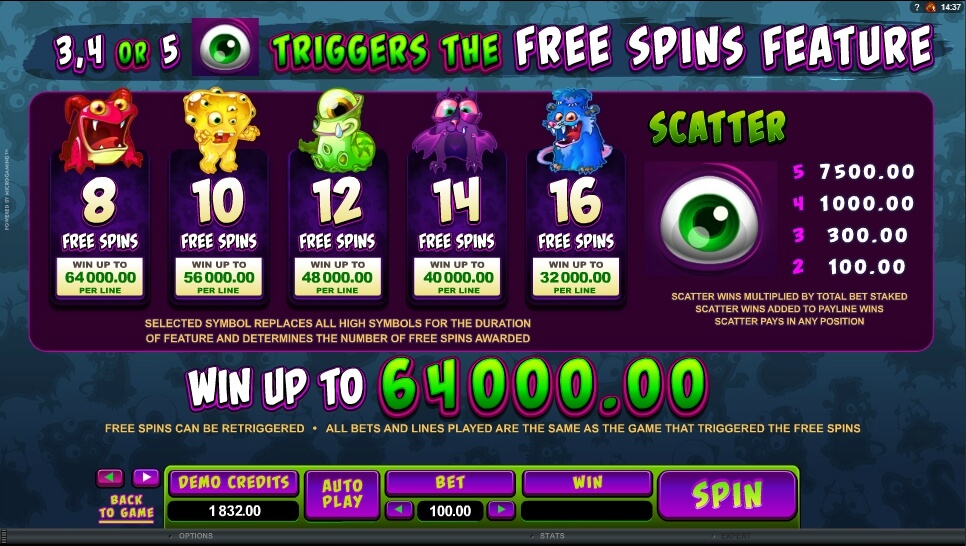Viewport: 966px width, 546px height.
Task: Decrease the bet amount with left arrow
Action: [x=400, y=510]
